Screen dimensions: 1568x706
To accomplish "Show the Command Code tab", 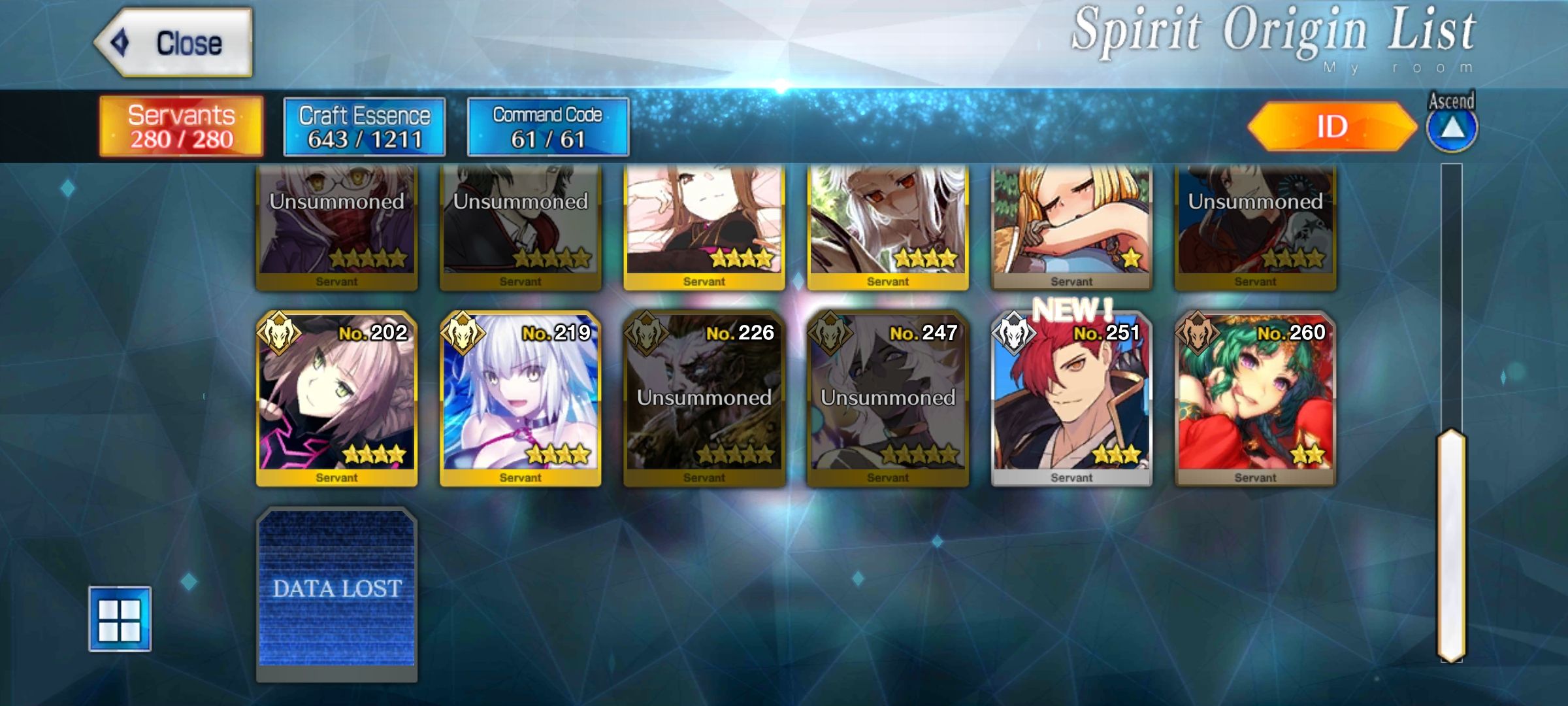I will pyautogui.click(x=547, y=127).
